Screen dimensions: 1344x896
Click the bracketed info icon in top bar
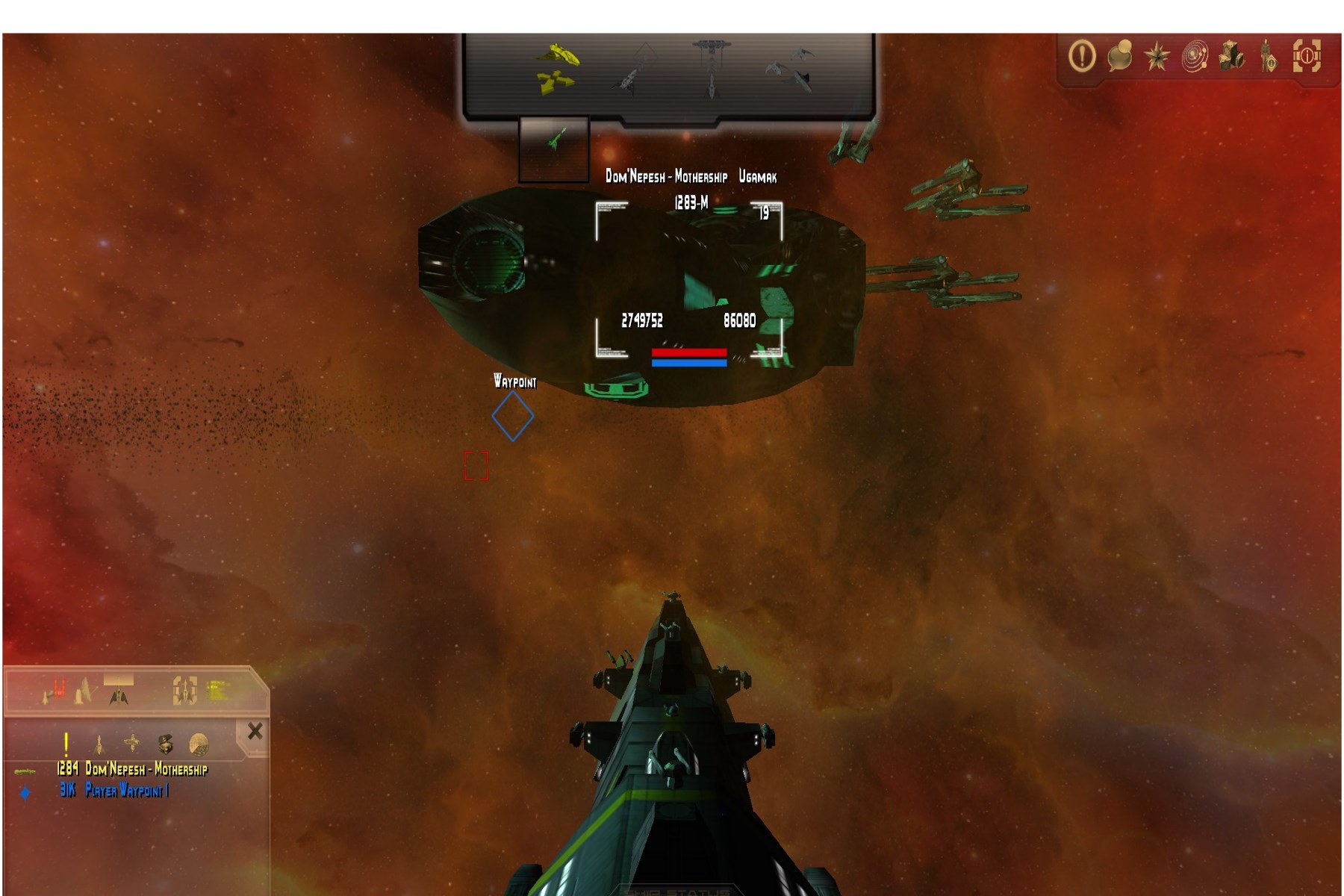pyautogui.click(x=1307, y=56)
